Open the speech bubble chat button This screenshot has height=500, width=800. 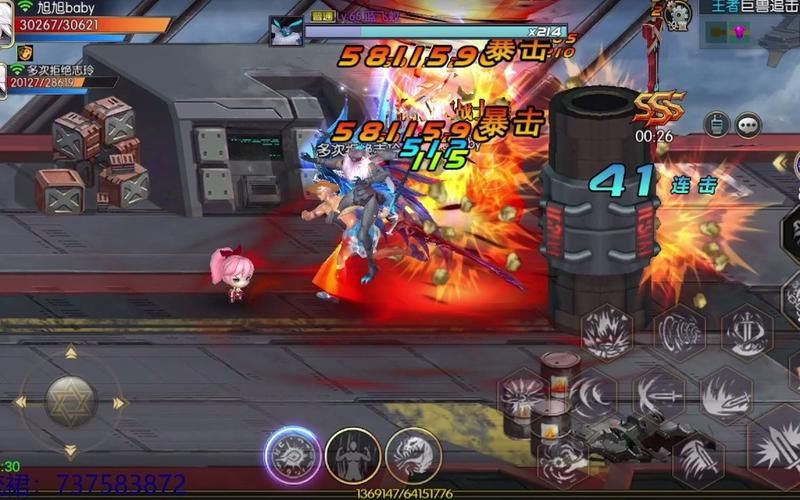click(748, 124)
